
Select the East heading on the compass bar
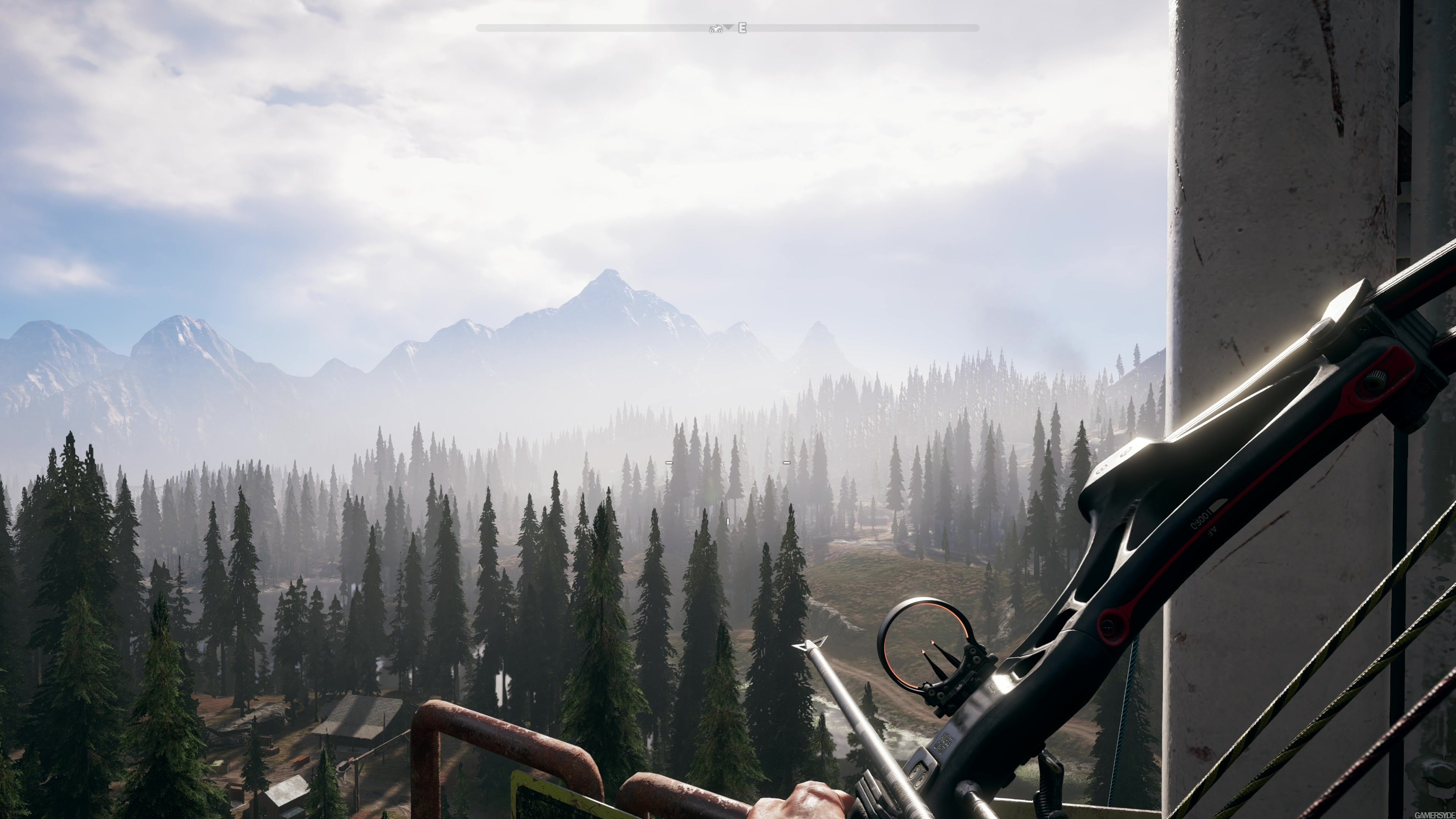coord(742,28)
